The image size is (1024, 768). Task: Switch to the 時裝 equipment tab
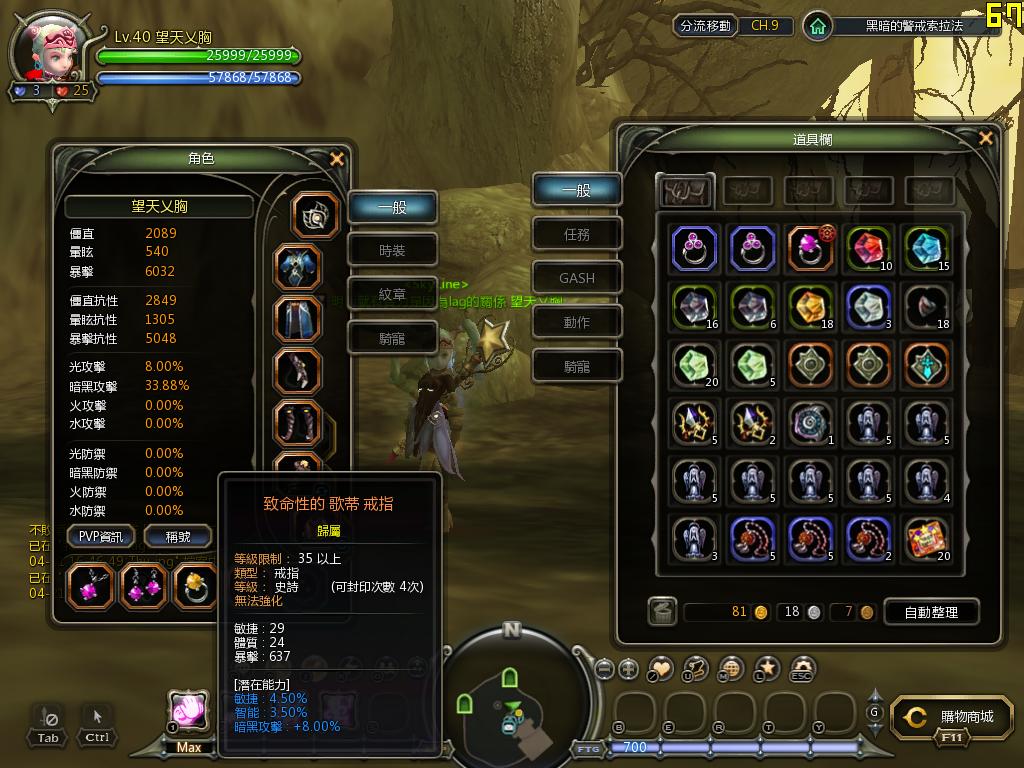click(x=392, y=251)
